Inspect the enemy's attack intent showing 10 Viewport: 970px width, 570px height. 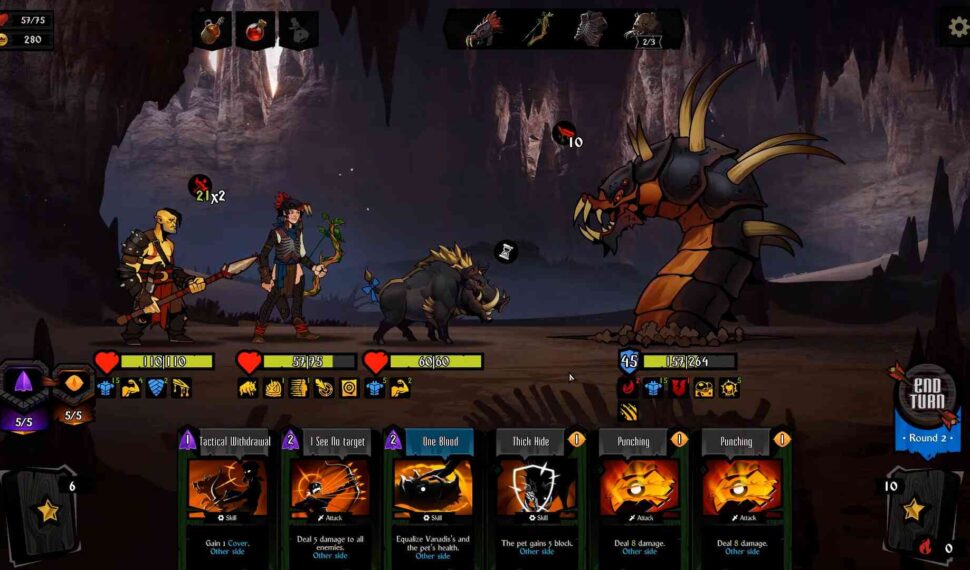click(x=564, y=134)
